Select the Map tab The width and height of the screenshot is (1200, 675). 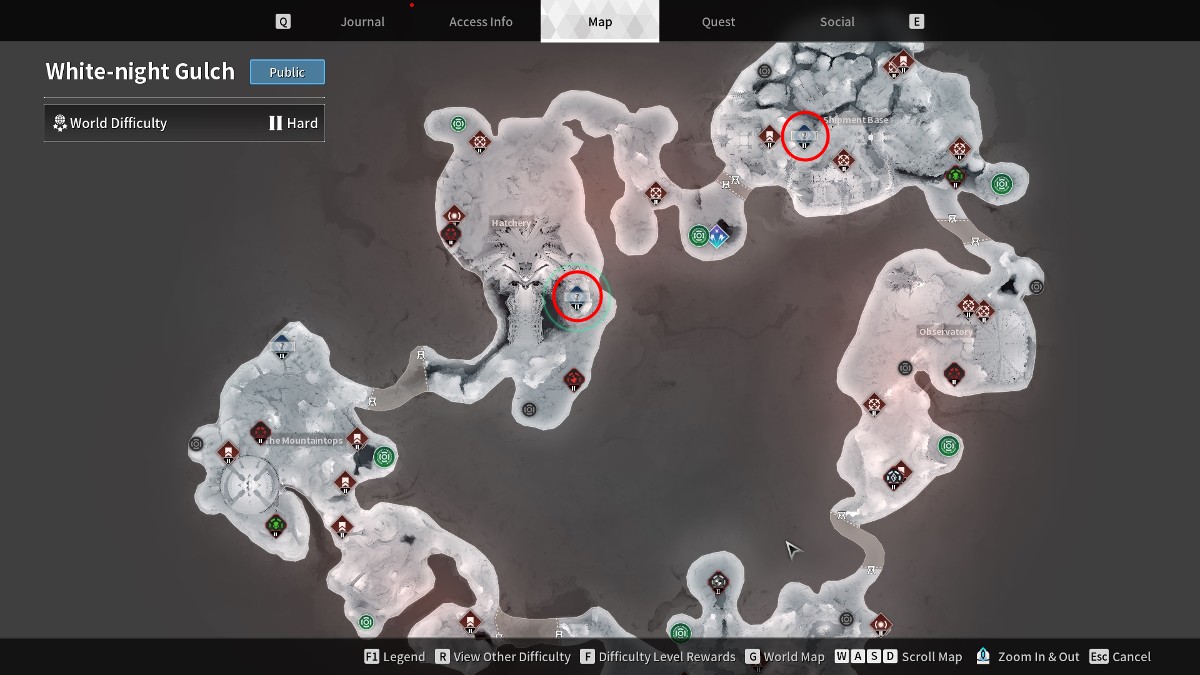point(600,22)
